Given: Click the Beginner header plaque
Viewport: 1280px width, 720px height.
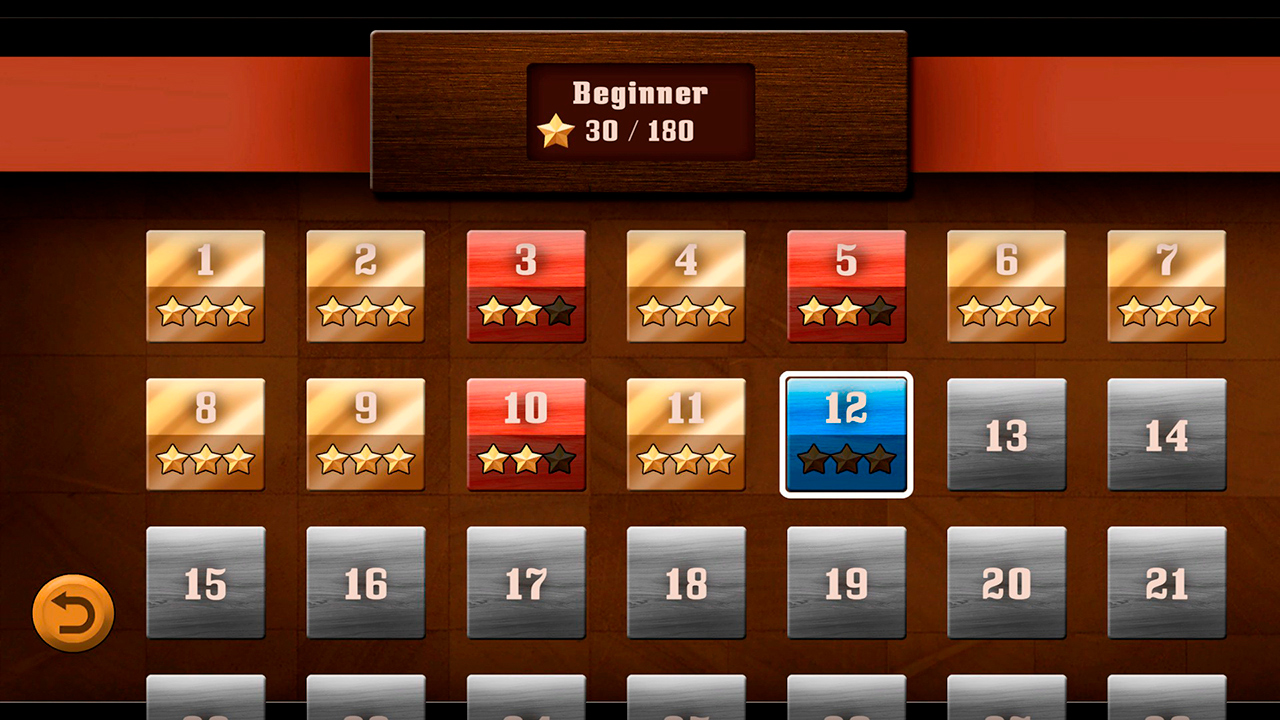Looking at the screenshot, I should tap(639, 110).
